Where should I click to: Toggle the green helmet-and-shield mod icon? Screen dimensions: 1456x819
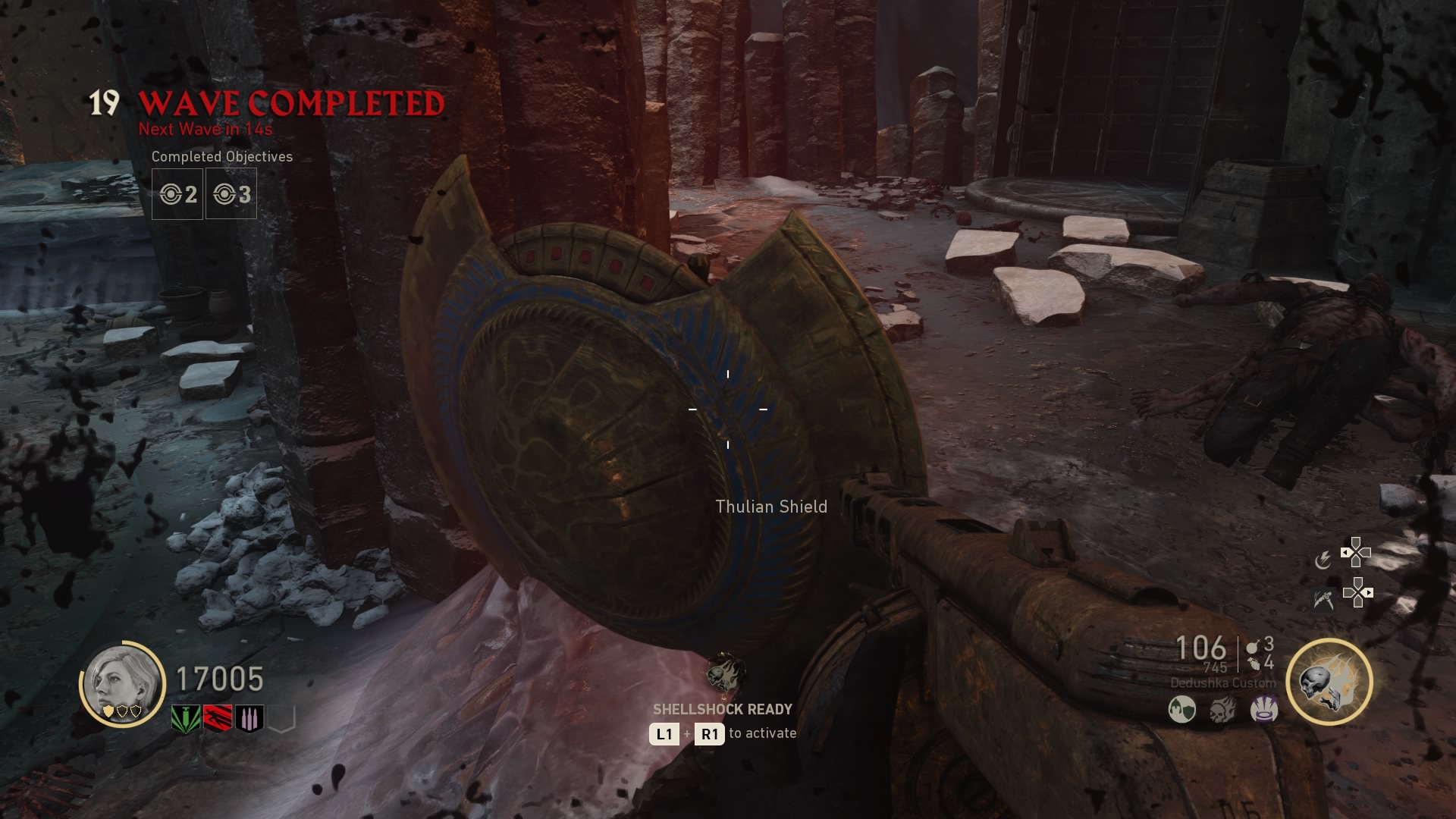click(1182, 709)
